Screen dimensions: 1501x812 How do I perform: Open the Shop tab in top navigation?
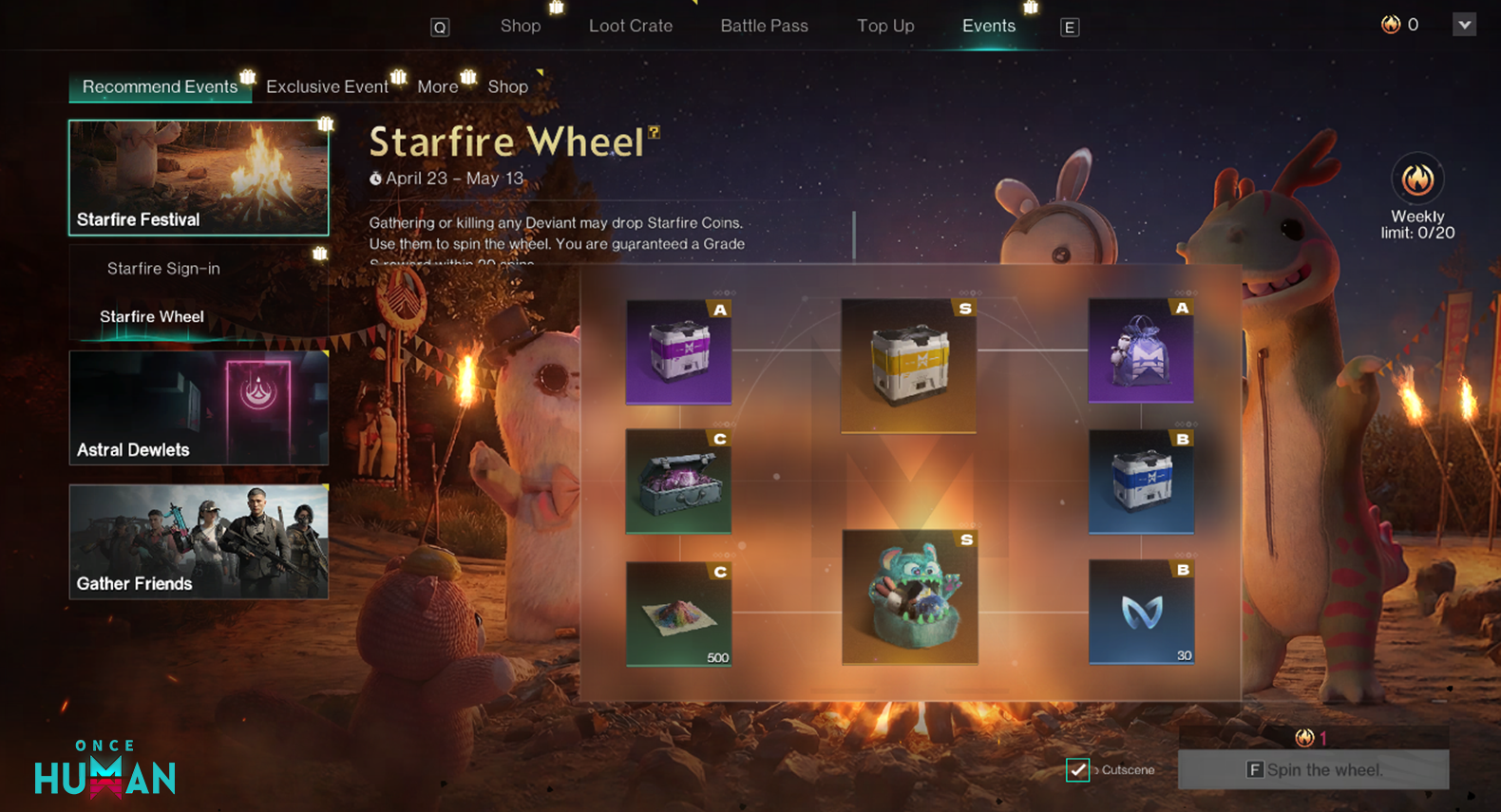point(521,26)
